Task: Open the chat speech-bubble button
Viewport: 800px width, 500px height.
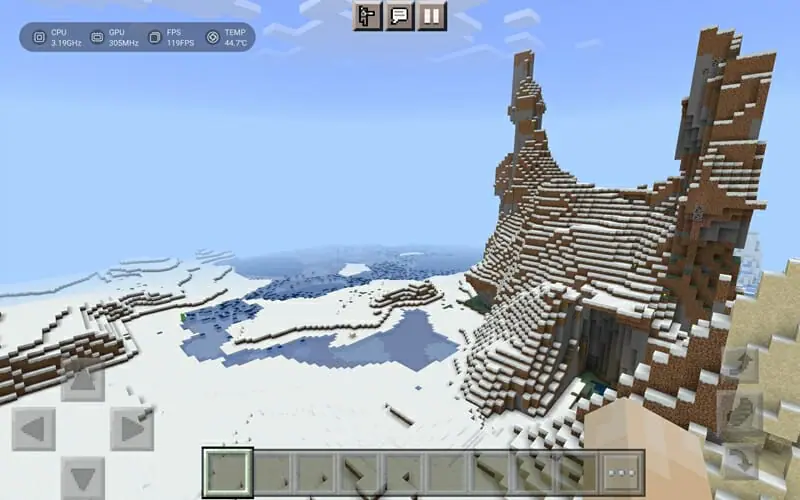Action: [400, 15]
